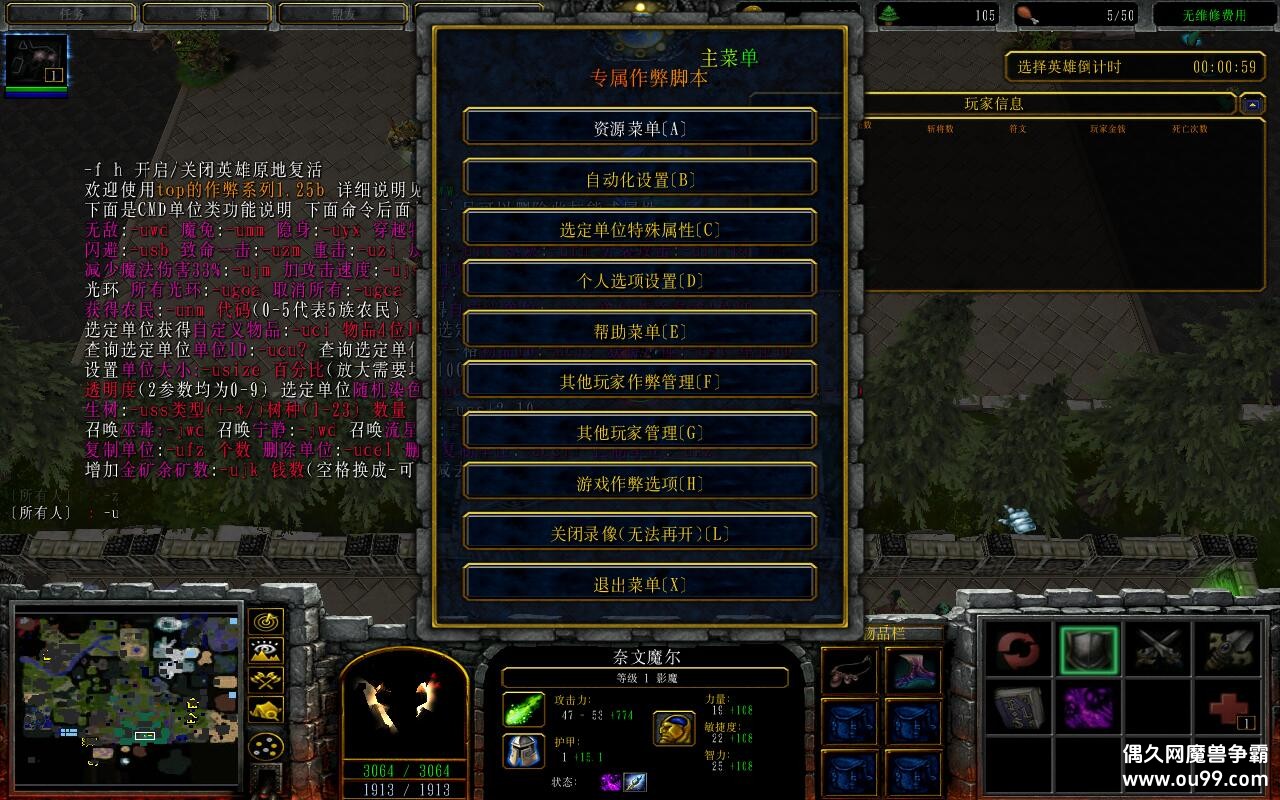Click the red circular-arrow ability icon
This screenshot has height=800, width=1280.
[1018, 647]
